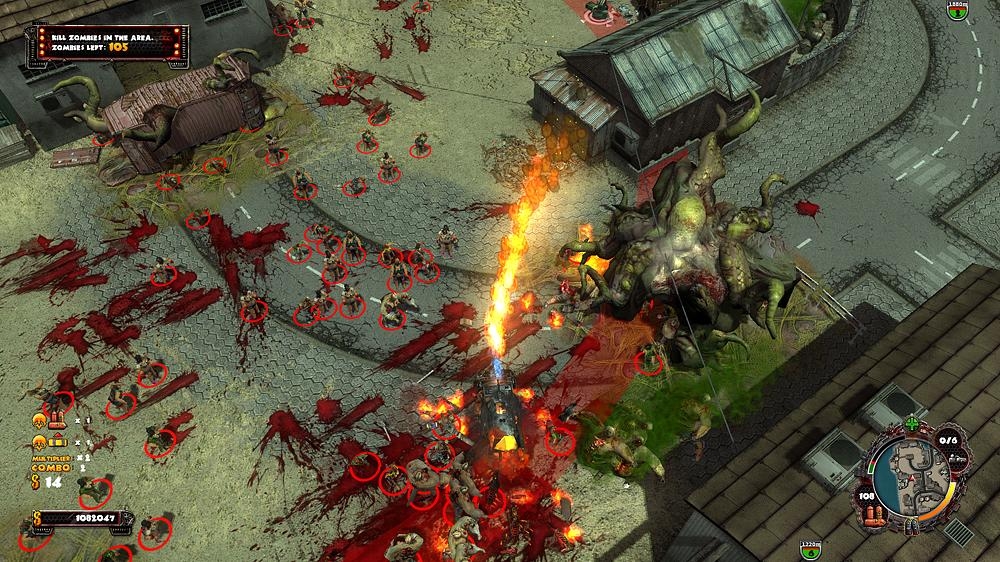Open the Kill Zombies objective tracker

(107, 45)
